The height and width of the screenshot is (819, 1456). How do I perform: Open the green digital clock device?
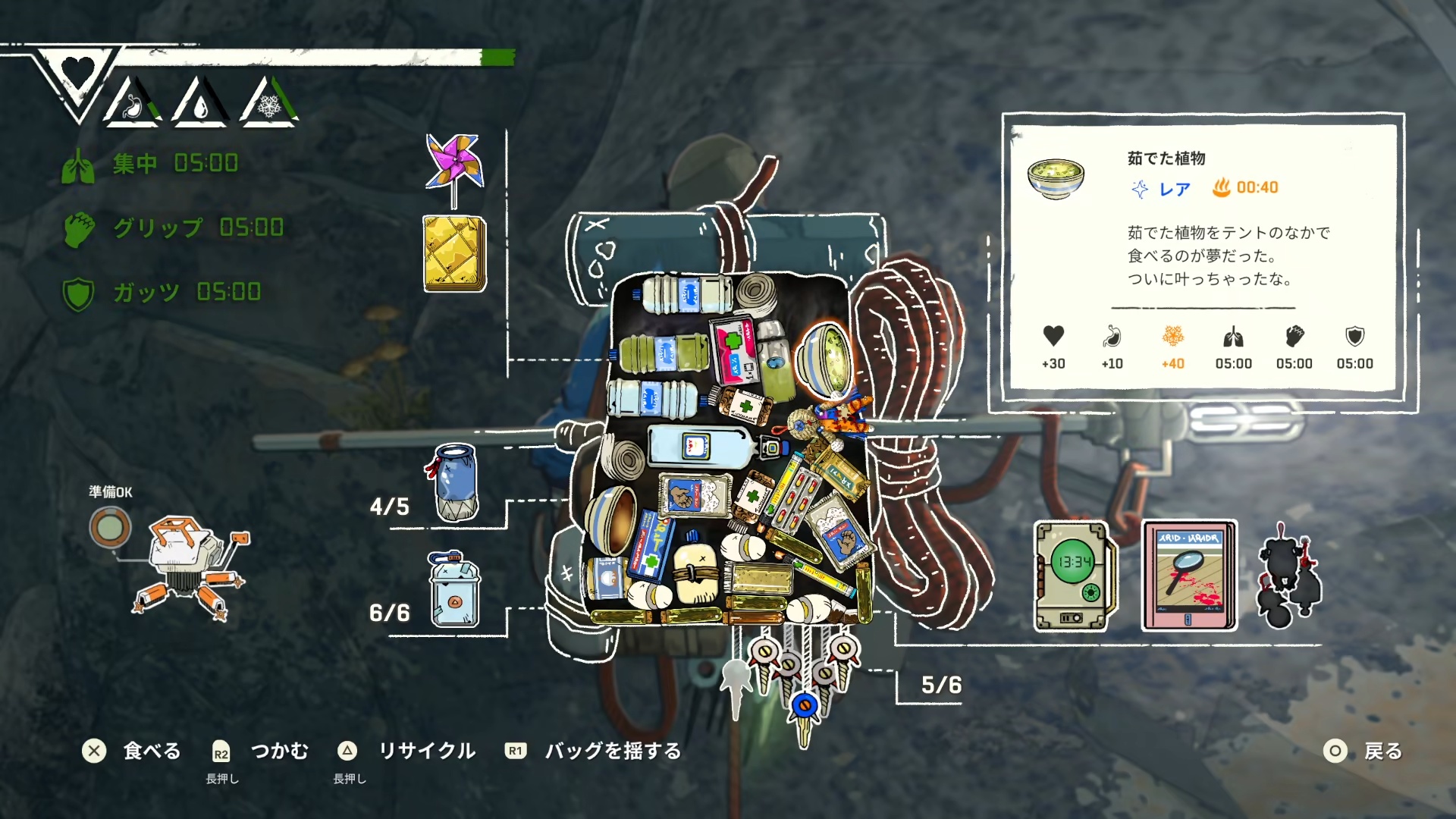tap(1074, 576)
